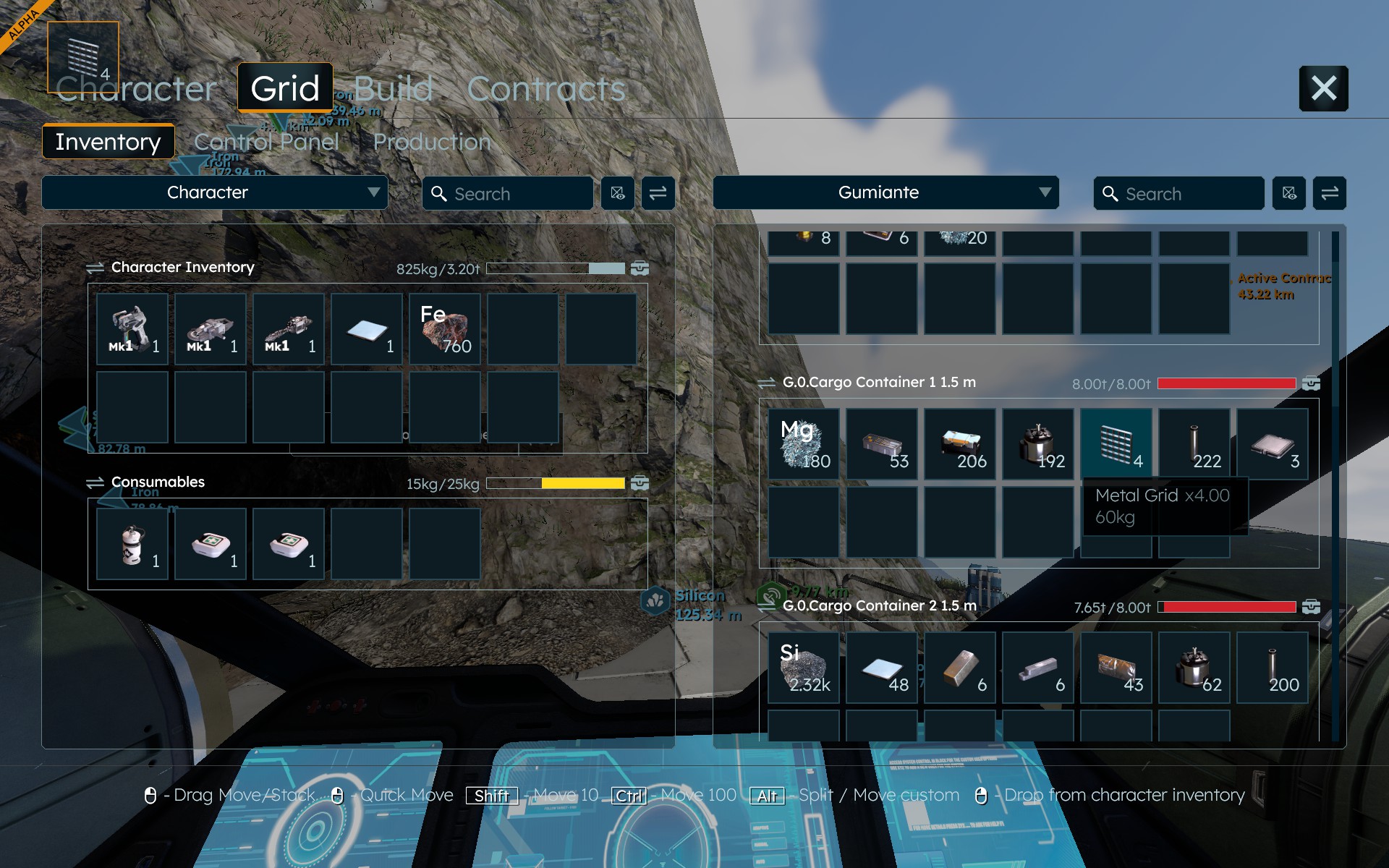
Task: Open the Contracts tab
Action: [546, 90]
